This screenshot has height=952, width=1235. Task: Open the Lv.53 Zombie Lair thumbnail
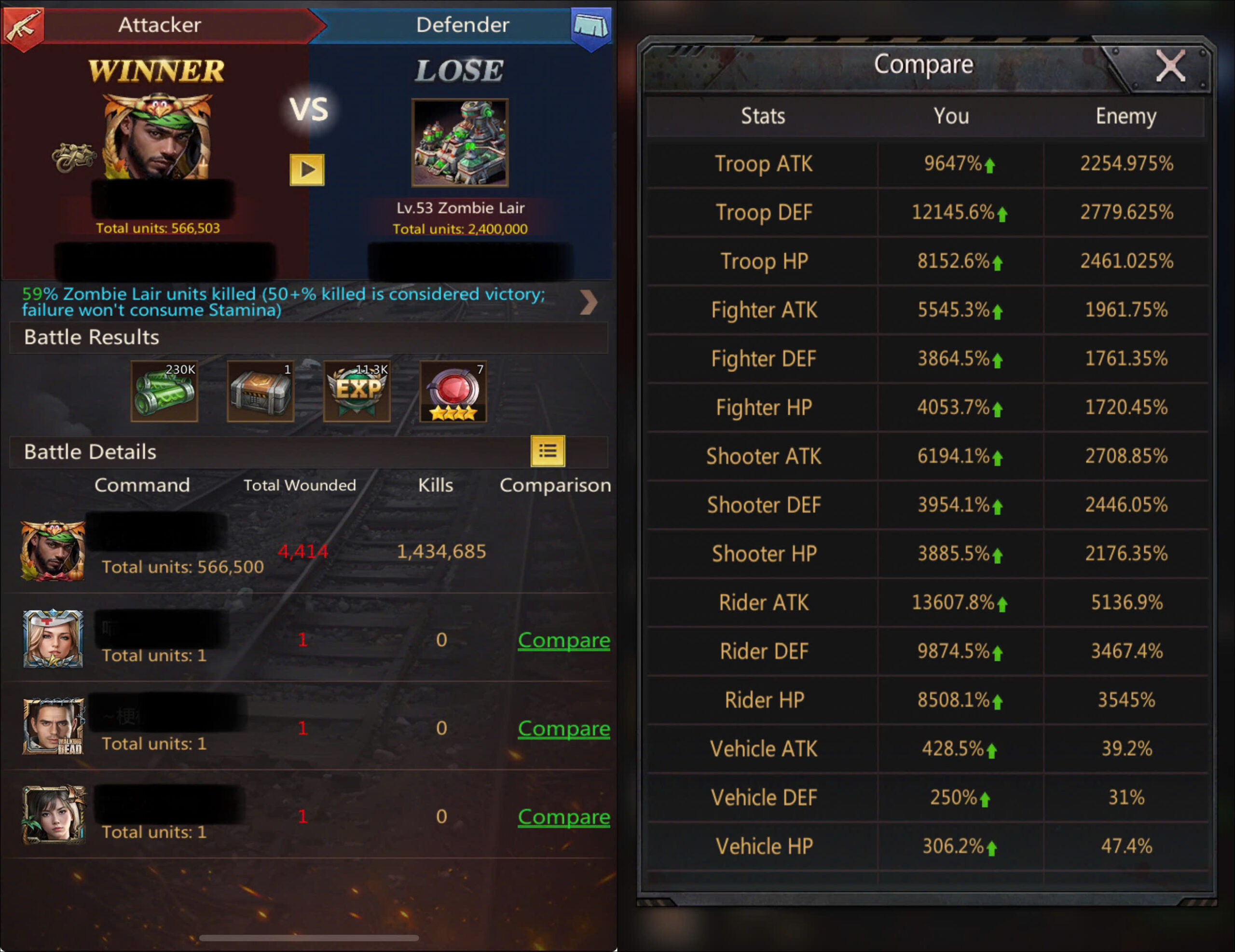(x=460, y=142)
